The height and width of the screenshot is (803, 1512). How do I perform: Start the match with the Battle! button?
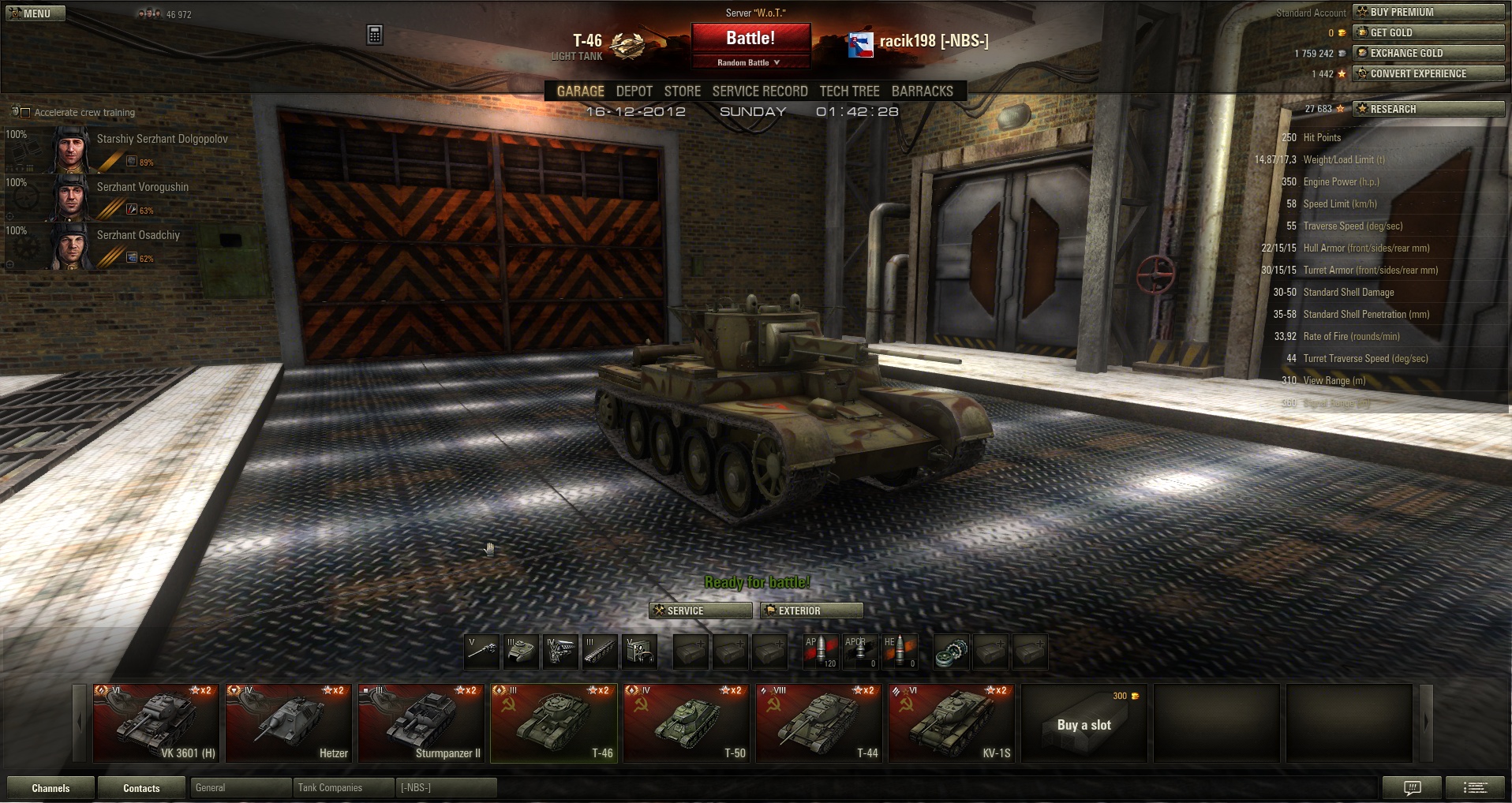[750, 38]
